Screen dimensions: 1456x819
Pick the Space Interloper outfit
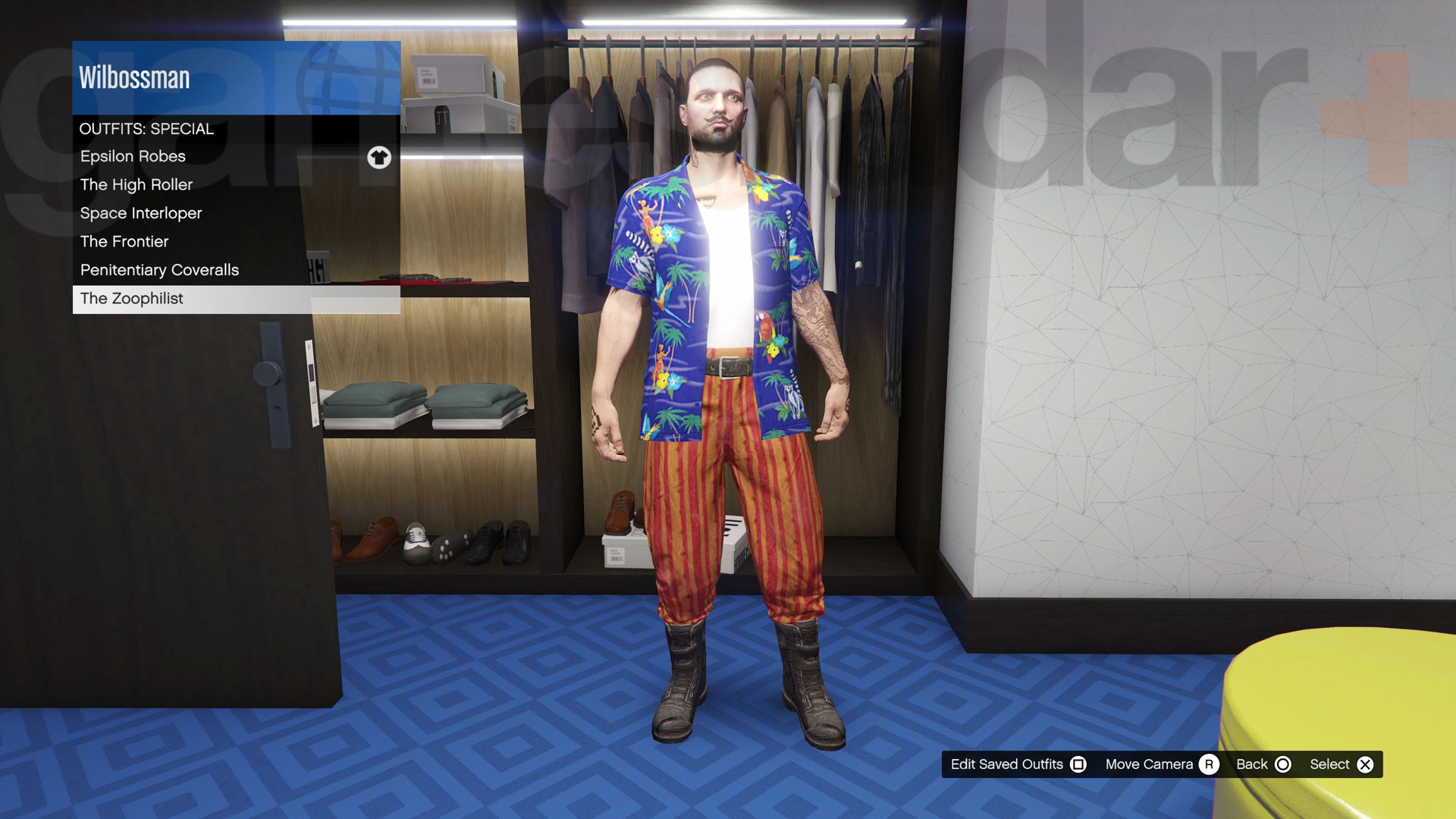pos(140,213)
